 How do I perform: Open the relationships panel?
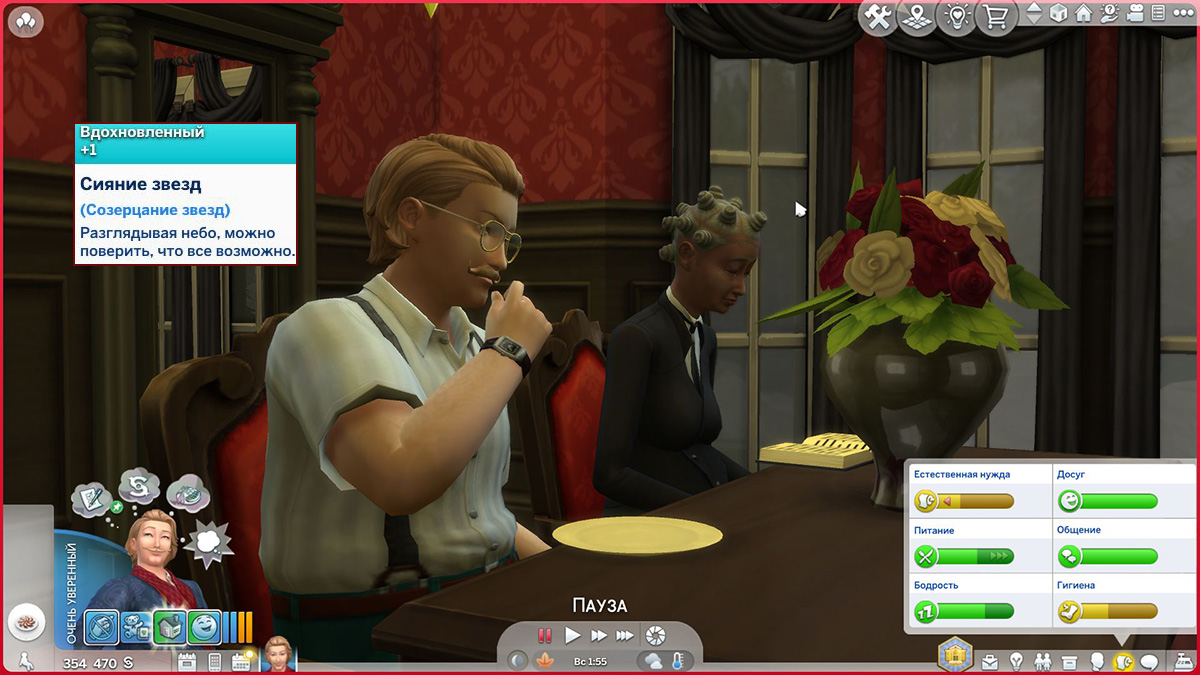point(1043,662)
